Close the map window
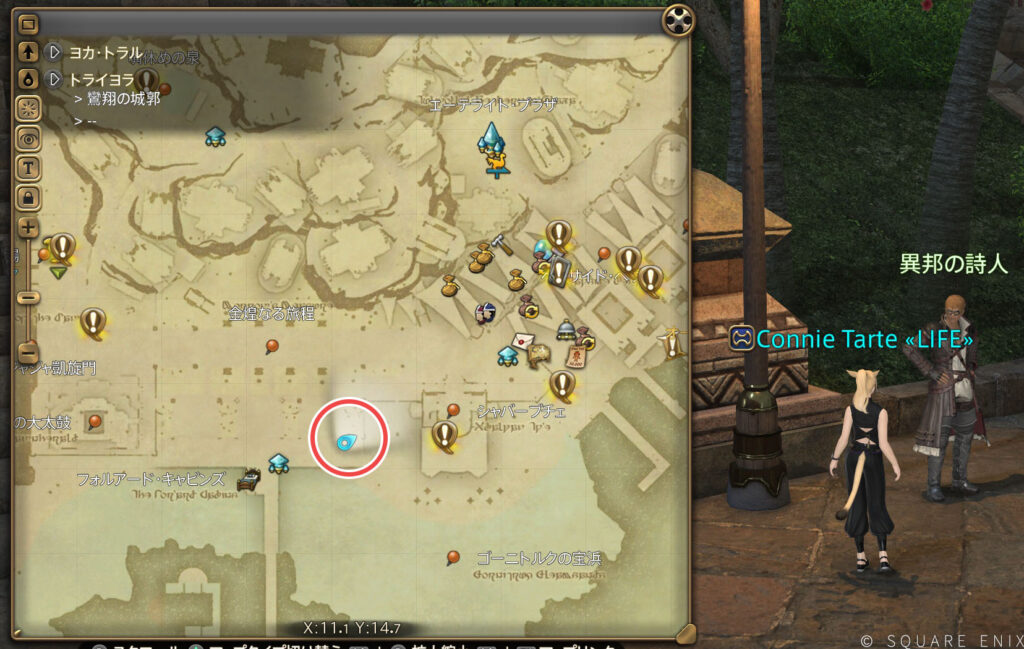 pyautogui.click(x=679, y=19)
